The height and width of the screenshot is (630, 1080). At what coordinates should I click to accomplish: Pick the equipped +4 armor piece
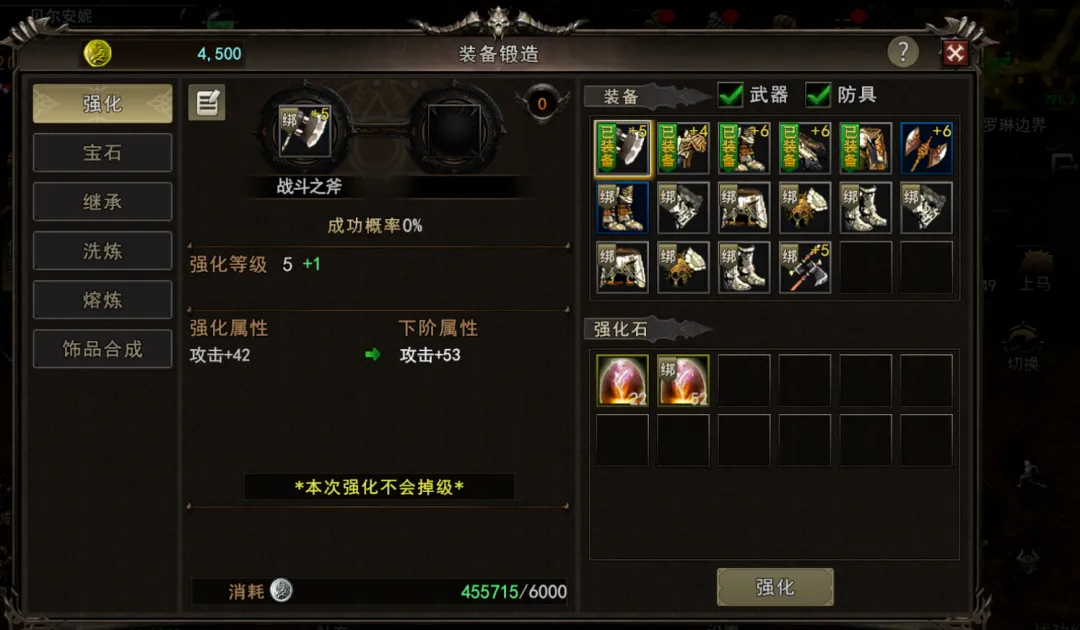pyautogui.click(x=683, y=148)
